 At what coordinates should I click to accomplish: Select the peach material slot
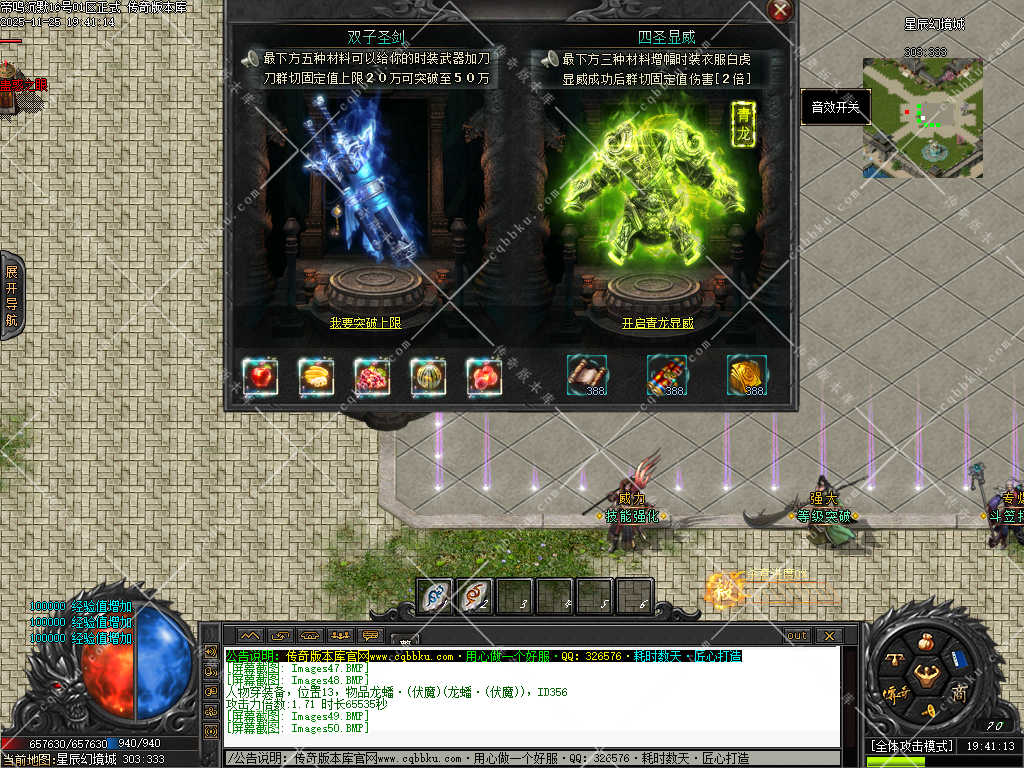(x=484, y=376)
